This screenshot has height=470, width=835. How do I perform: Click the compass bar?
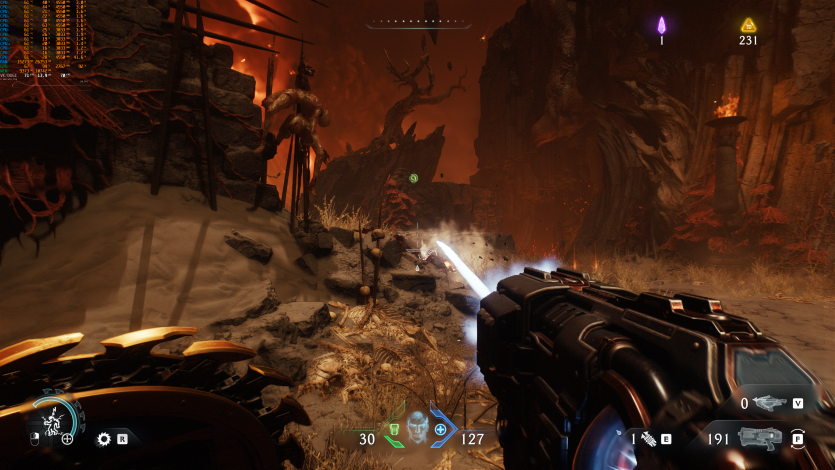[418, 22]
